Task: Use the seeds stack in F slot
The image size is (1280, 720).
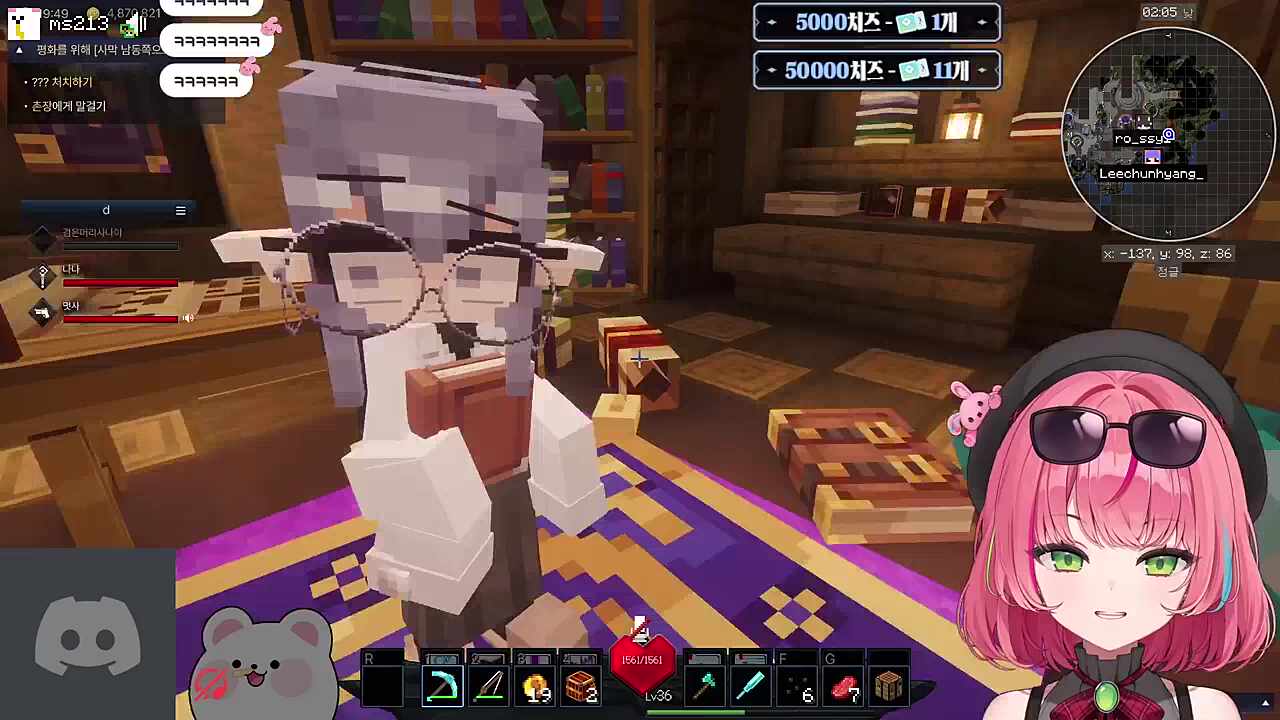Action: 798,687
